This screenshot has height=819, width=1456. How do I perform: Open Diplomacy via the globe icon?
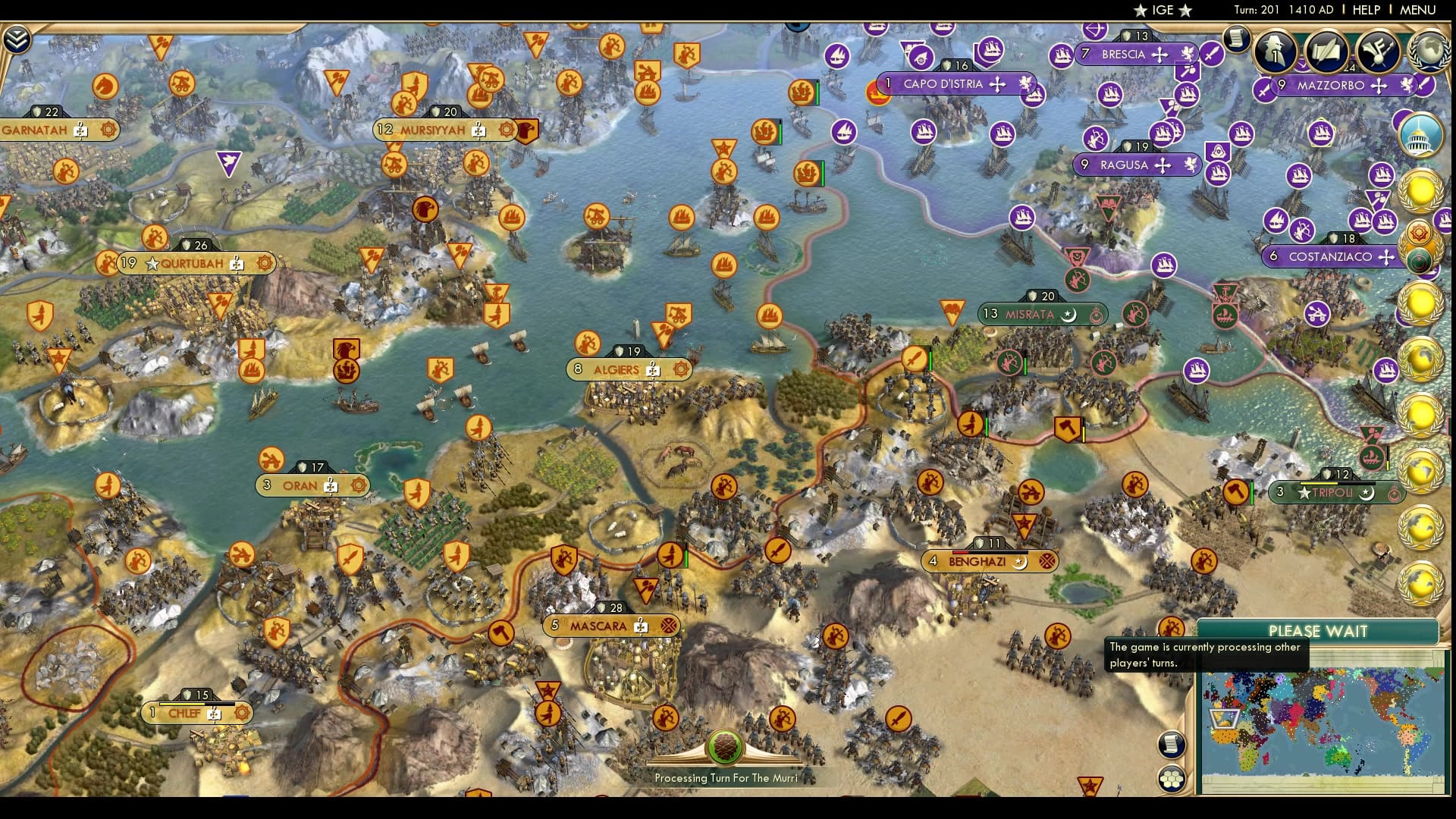(x=1430, y=50)
